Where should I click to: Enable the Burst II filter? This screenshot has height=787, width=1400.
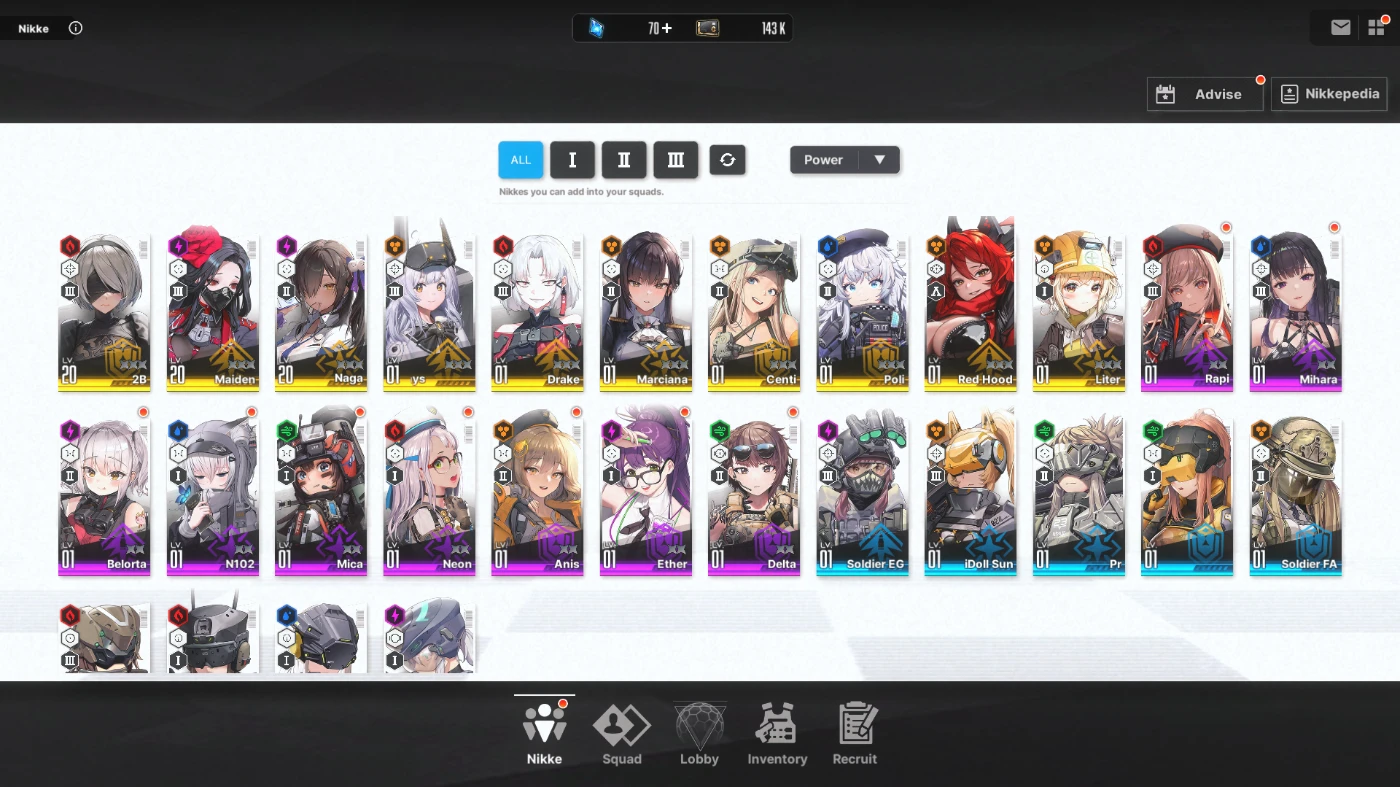click(x=624, y=159)
